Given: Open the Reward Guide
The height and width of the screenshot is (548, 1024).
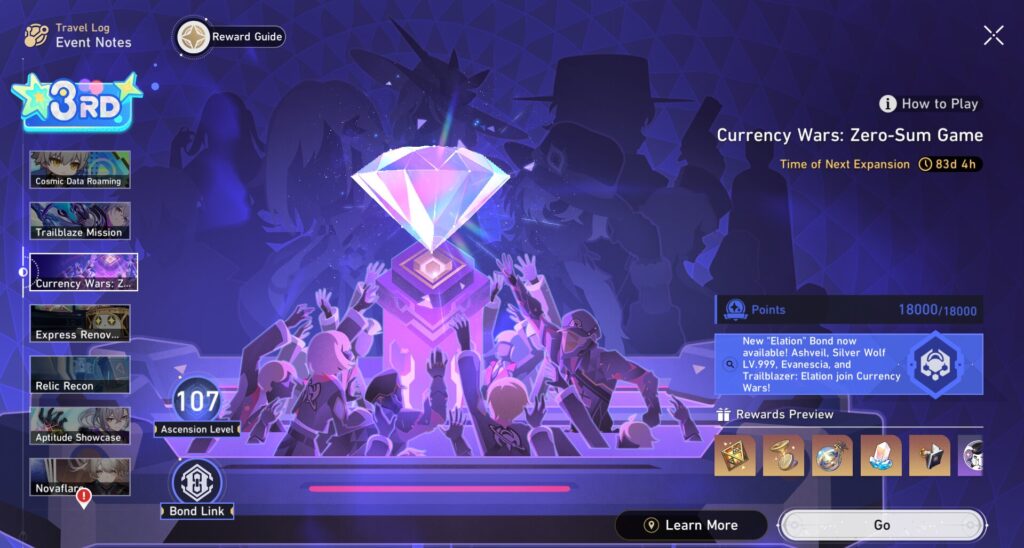Looking at the screenshot, I should coord(231,37).
